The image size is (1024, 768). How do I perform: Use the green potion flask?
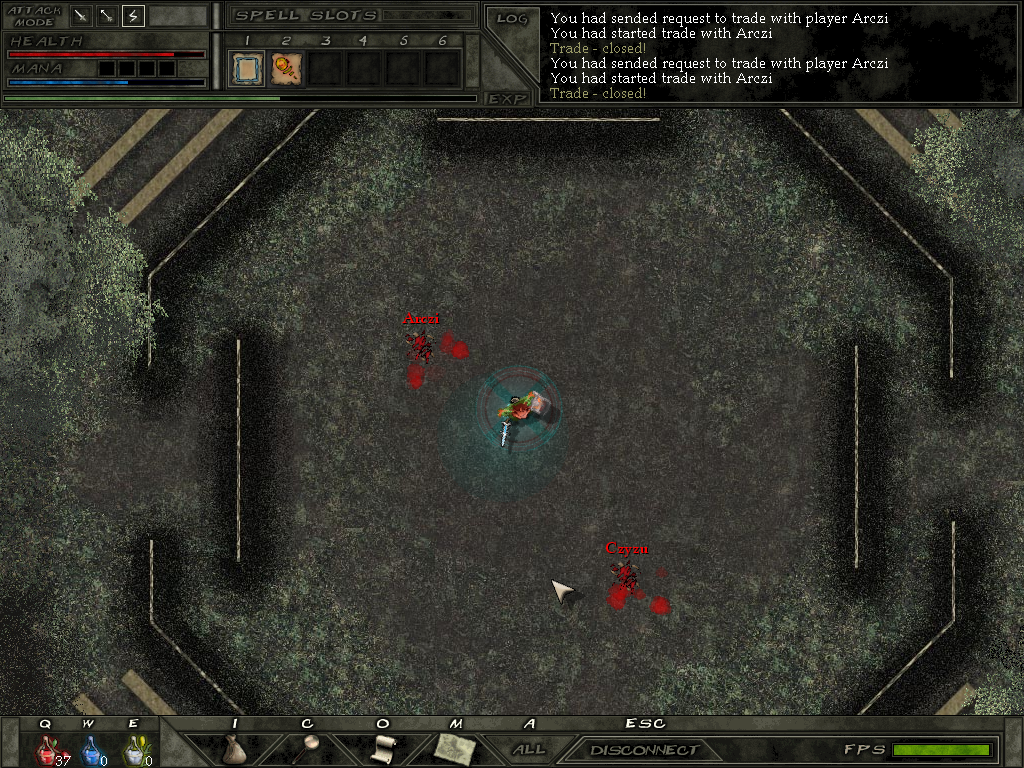[x=134, y=750]
